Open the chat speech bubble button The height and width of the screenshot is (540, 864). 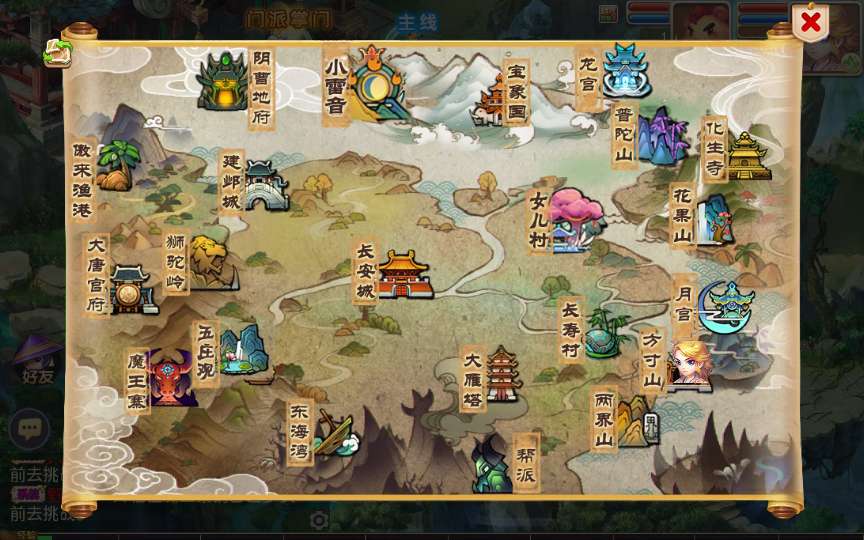(x=30, y=429)
